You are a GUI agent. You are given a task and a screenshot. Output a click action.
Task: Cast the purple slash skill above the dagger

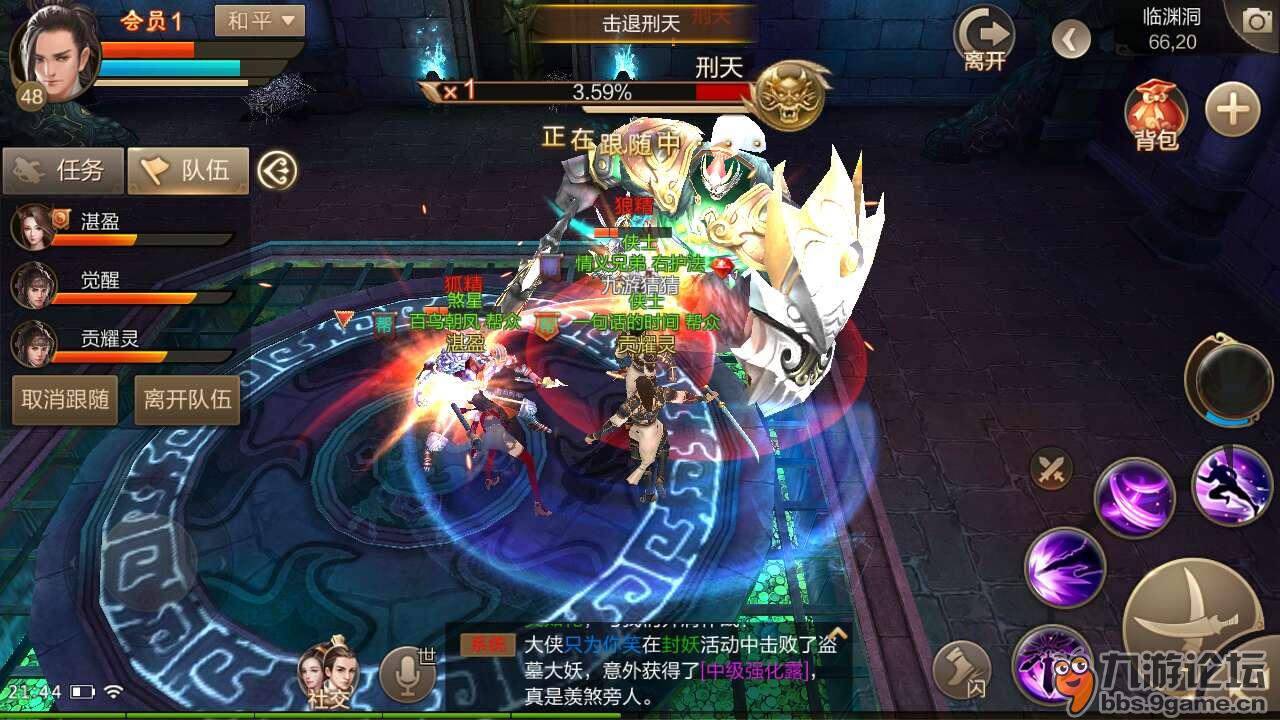pyautogui.click(x=1134, y=496)
